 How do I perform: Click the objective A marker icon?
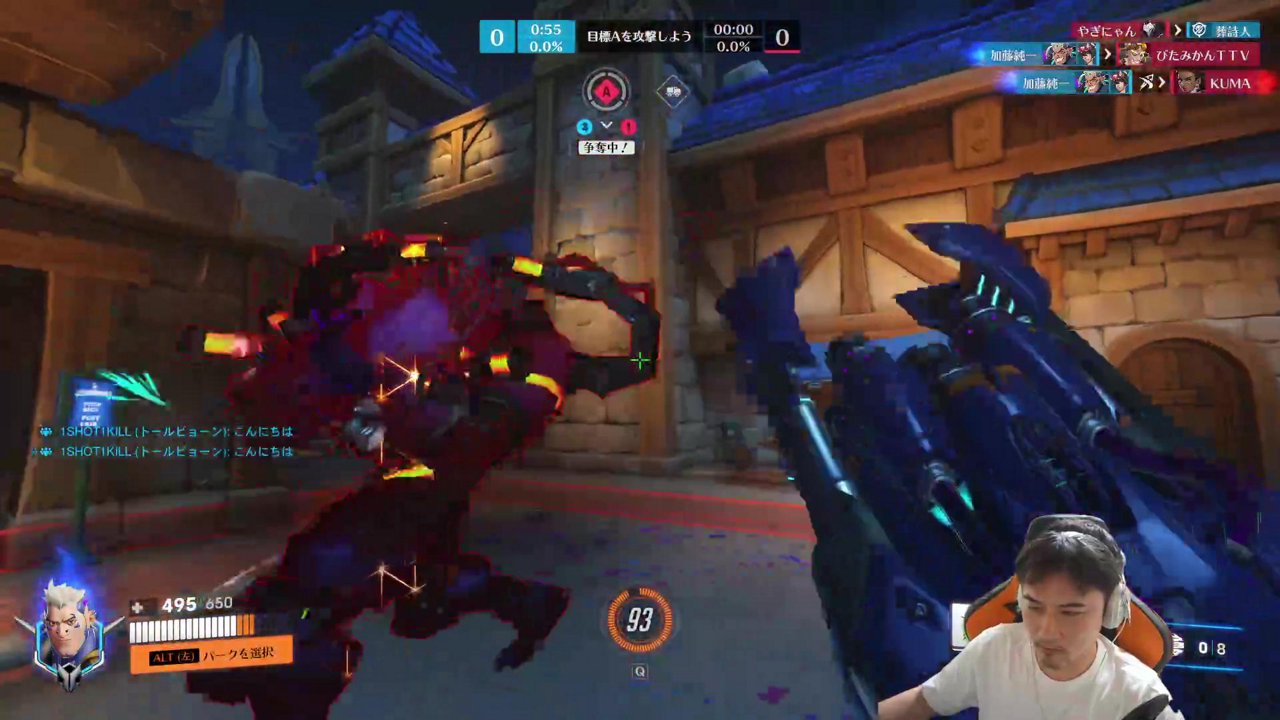click(x=605, y=92)
